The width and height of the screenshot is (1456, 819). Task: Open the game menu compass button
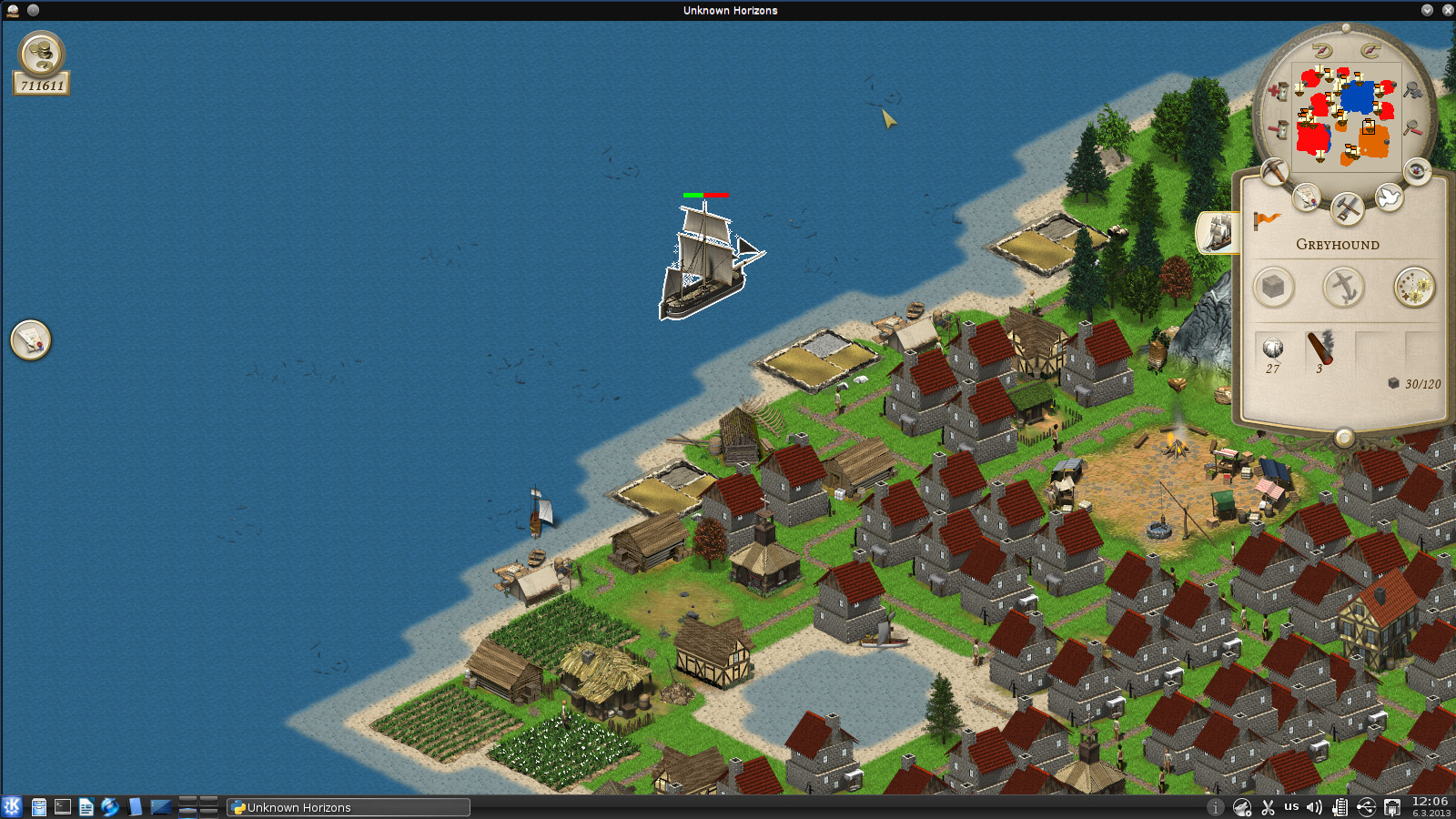coord(1417,170)
